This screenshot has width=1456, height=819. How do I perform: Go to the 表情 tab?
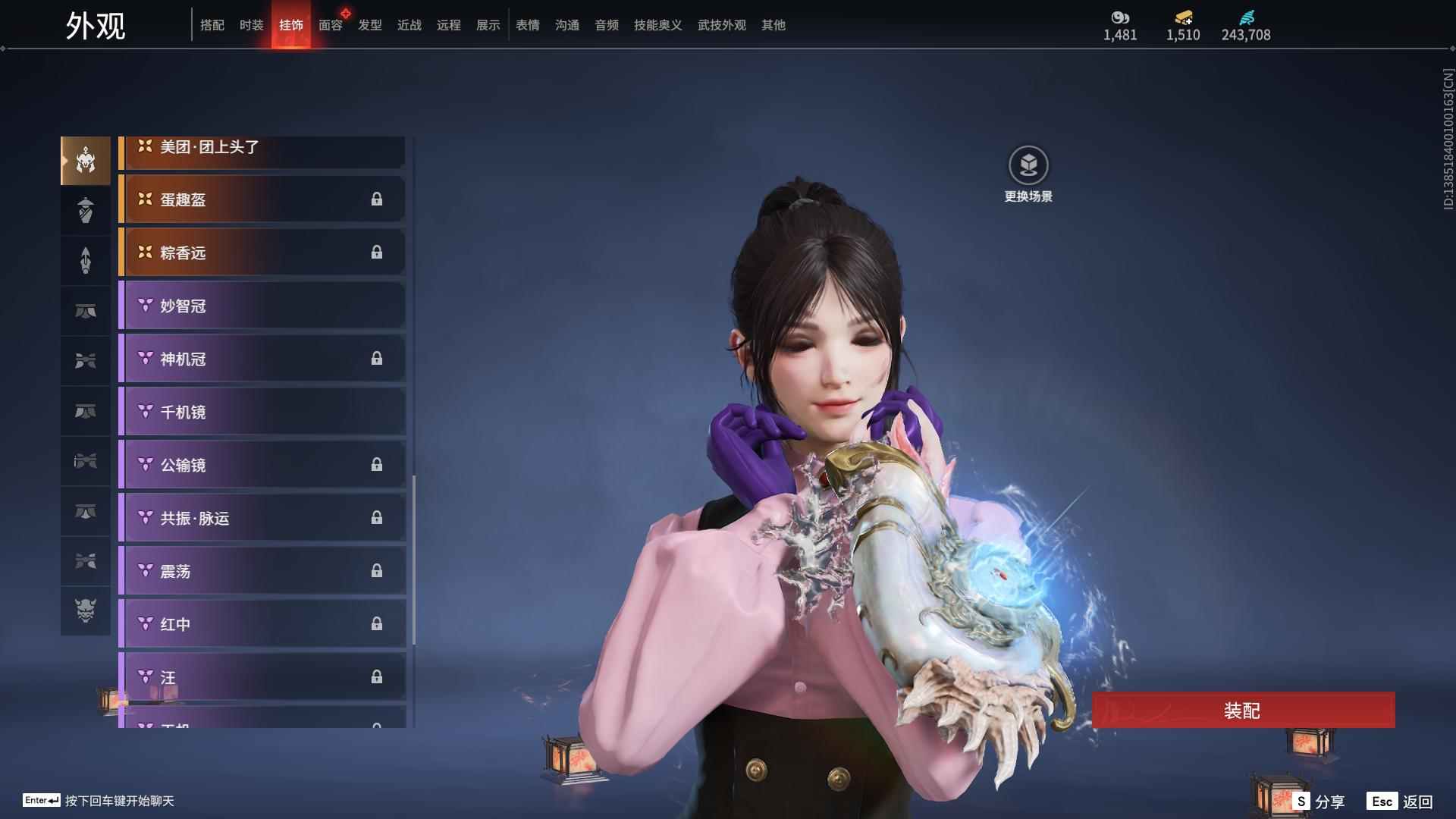pyautogui.click(x=528, y=25)
